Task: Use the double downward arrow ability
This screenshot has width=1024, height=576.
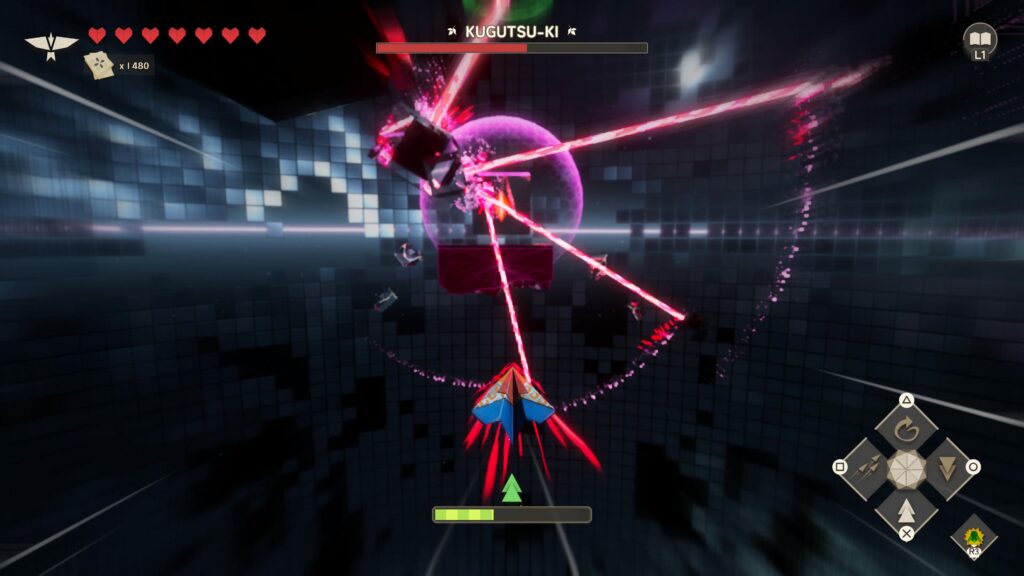Action: [944, 467]
